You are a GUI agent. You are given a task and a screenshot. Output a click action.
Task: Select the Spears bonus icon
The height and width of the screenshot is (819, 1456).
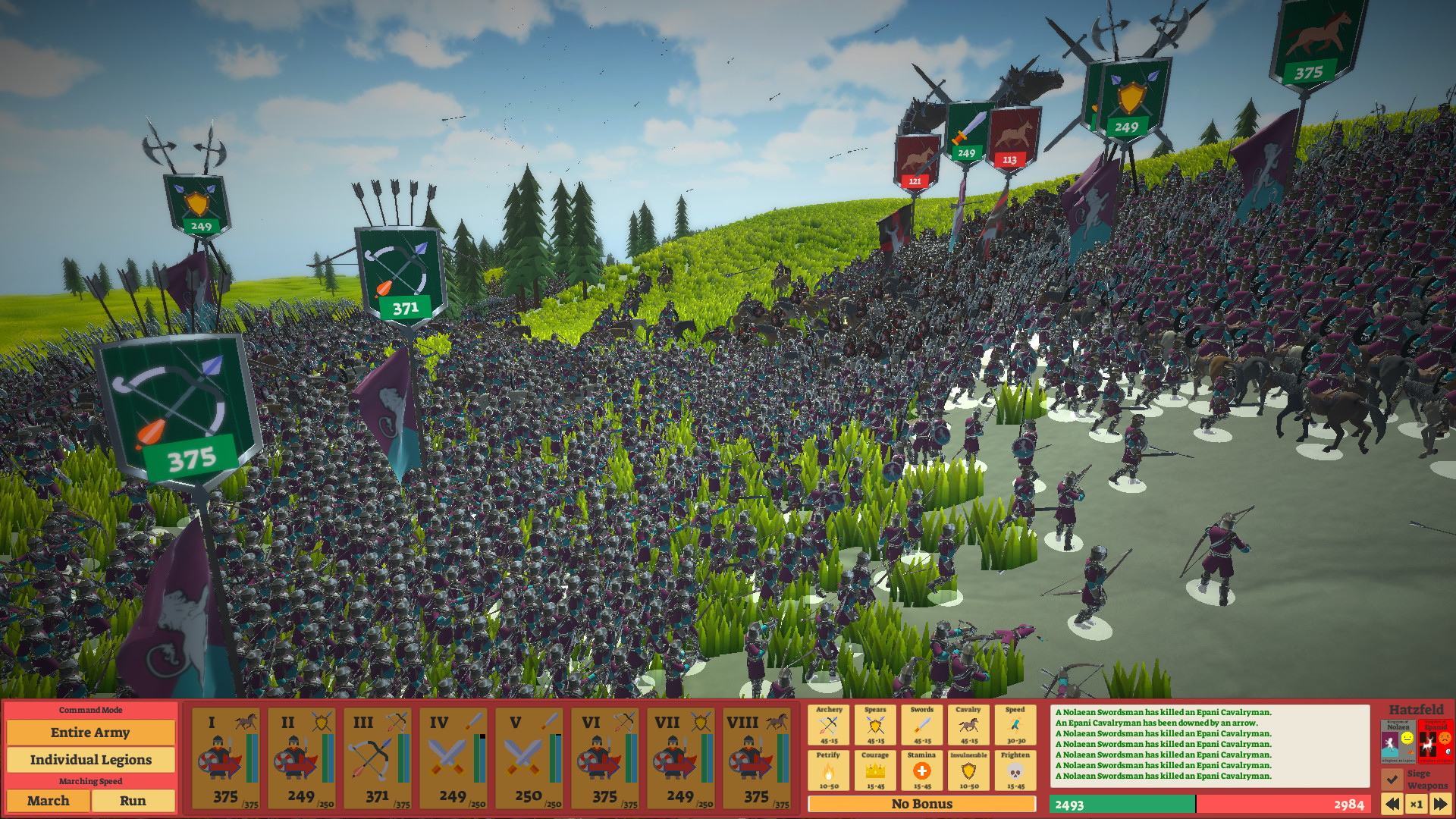coord(877,724)
